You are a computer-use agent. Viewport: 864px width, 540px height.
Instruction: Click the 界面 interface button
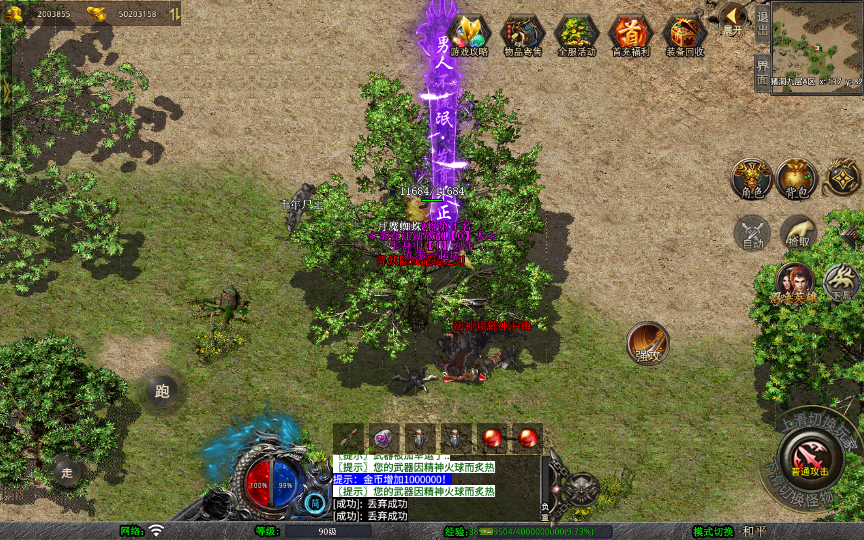point(763,71)
